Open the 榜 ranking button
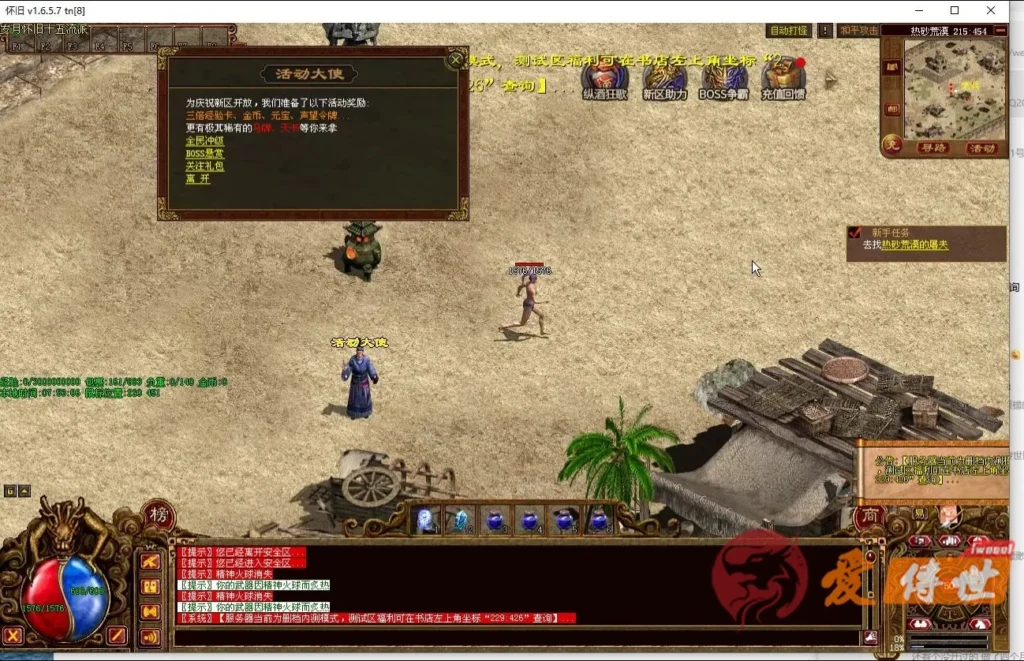Screen dimensions: 1024x661 pyautogui.click(x=159, y=515)
